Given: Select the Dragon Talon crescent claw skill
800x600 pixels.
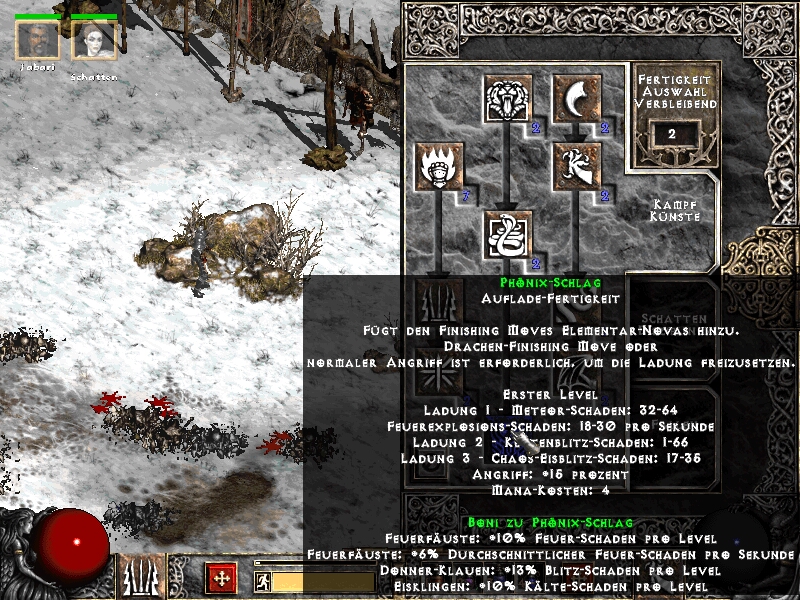Looking at the screenshot, I should (x=577, y=99).
